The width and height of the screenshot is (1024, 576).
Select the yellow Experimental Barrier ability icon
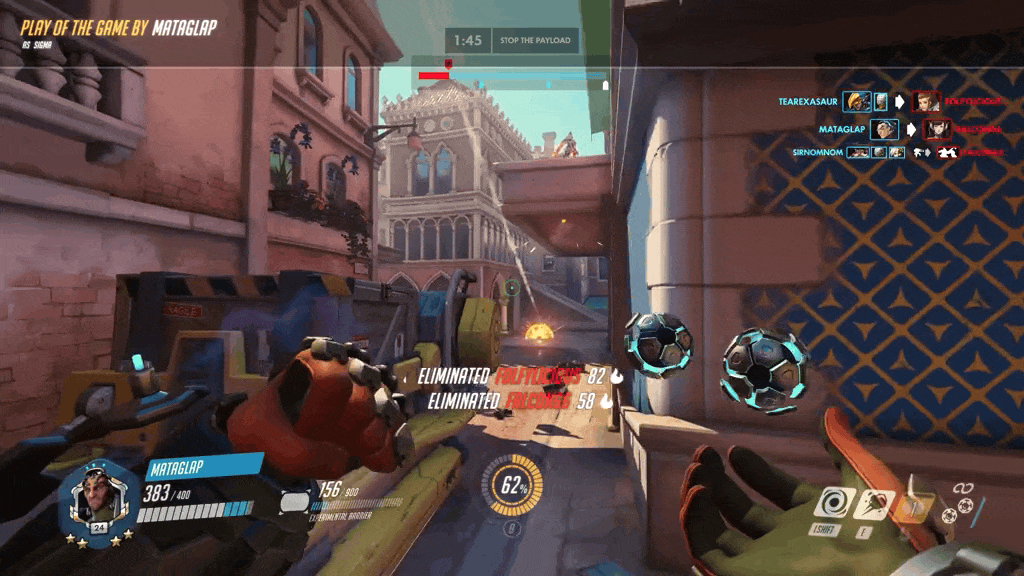[x=913, y=507]
